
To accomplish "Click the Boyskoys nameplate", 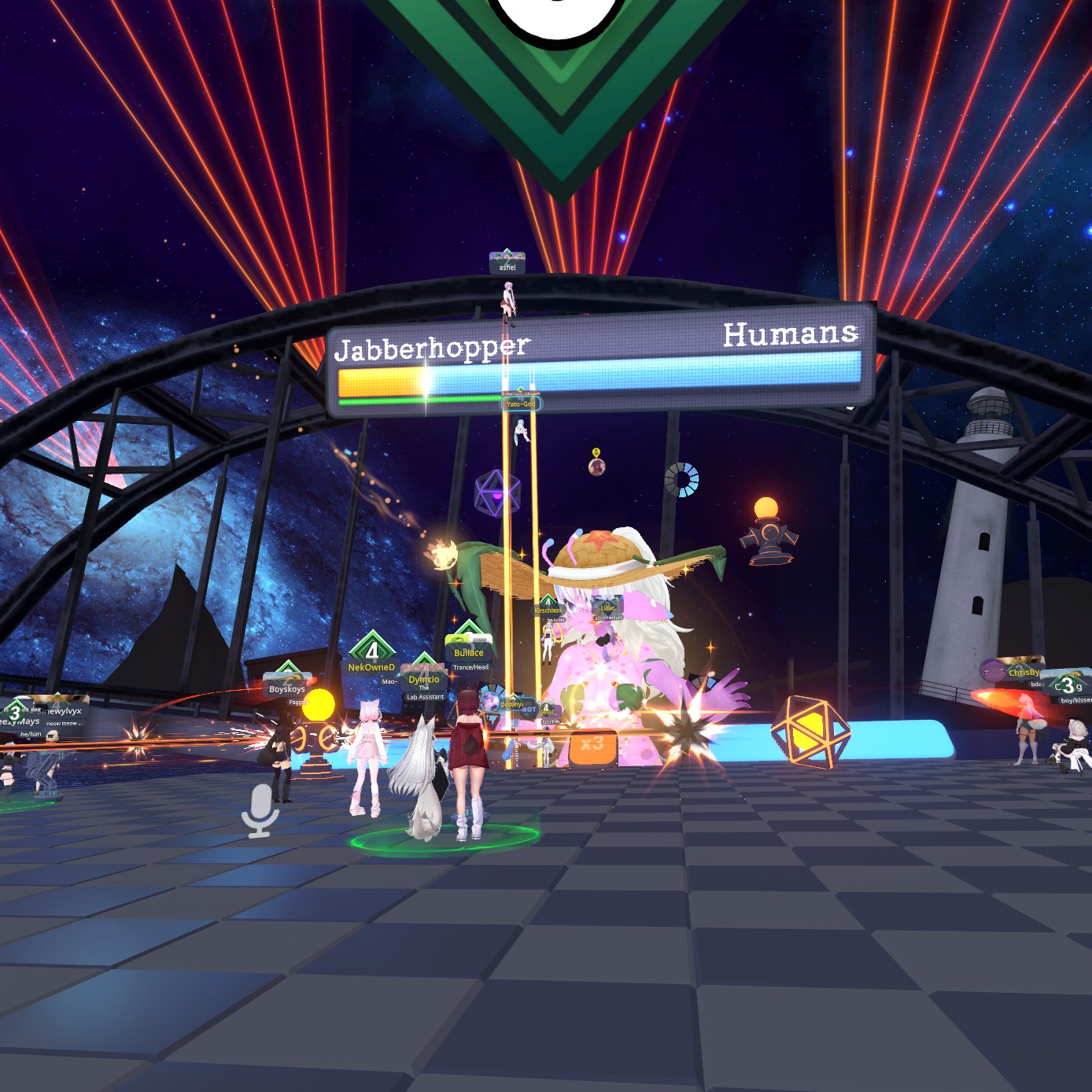I will coord(287,689).
